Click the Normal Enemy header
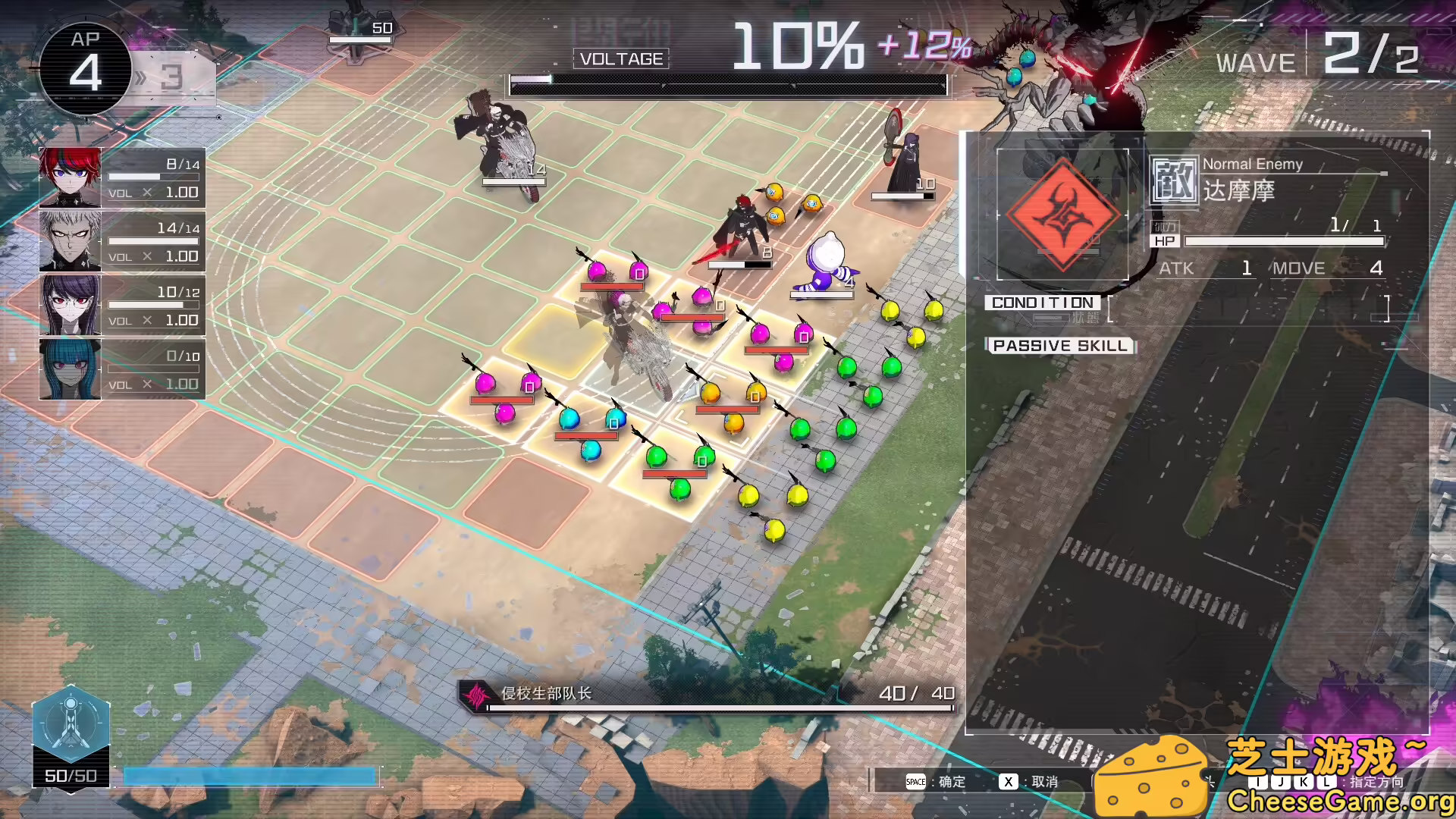The image size is (1456, 819). tap(1252, 164)
